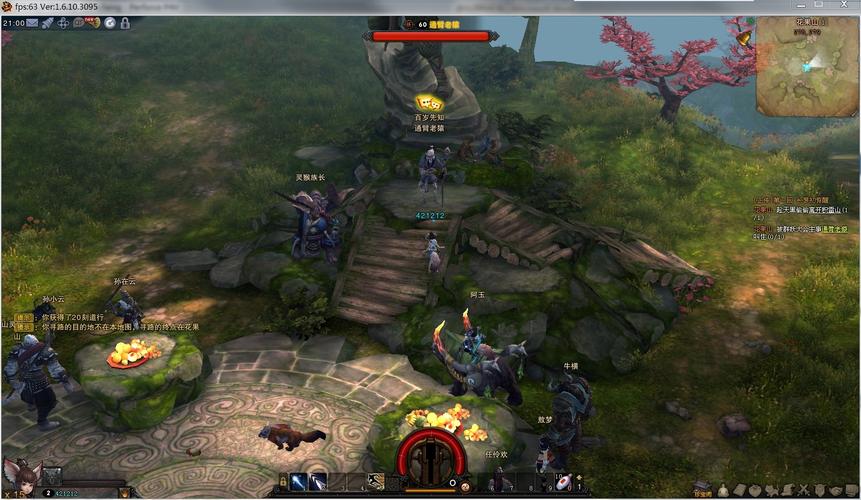Click the golden bell icon beside minimap
The image size is (861, 500).
tap(743, 38)
